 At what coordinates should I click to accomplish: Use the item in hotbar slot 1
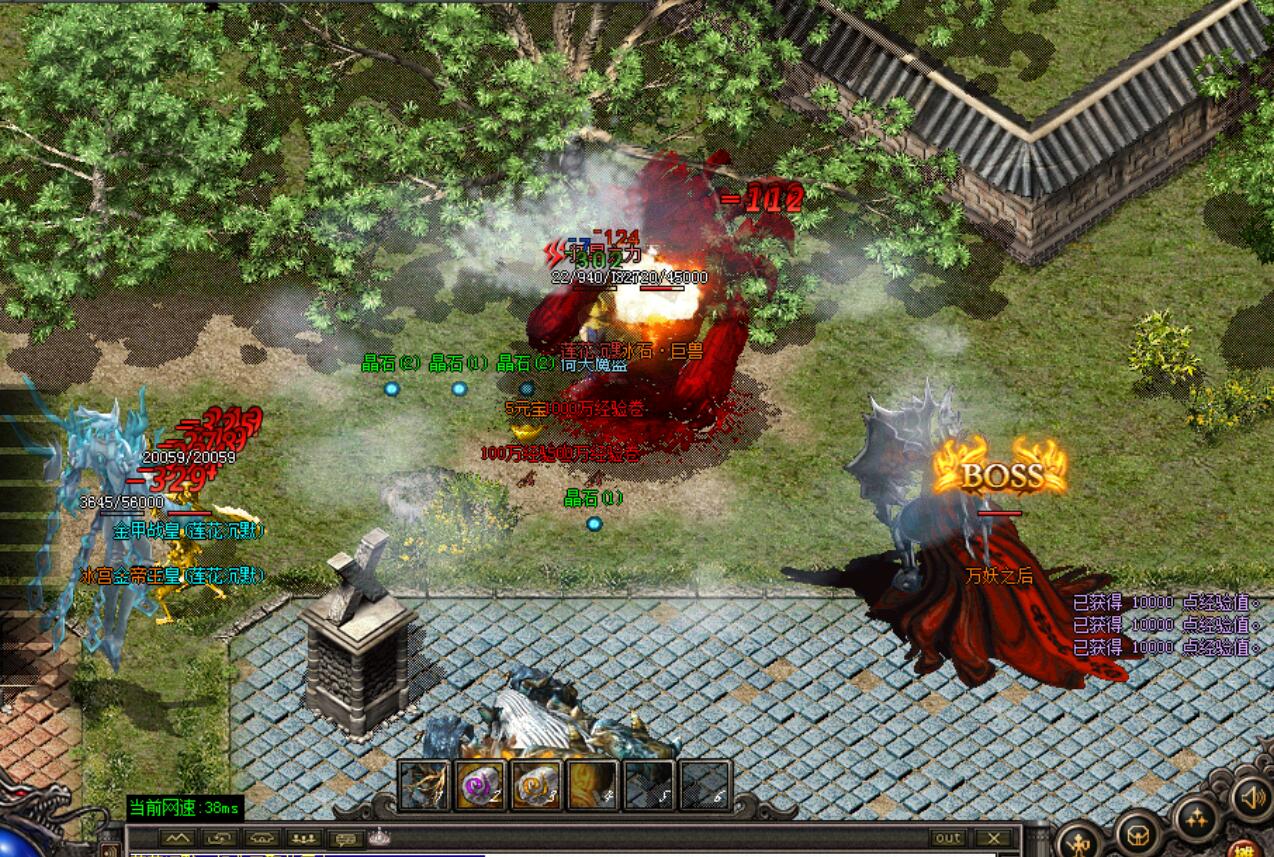425,785
